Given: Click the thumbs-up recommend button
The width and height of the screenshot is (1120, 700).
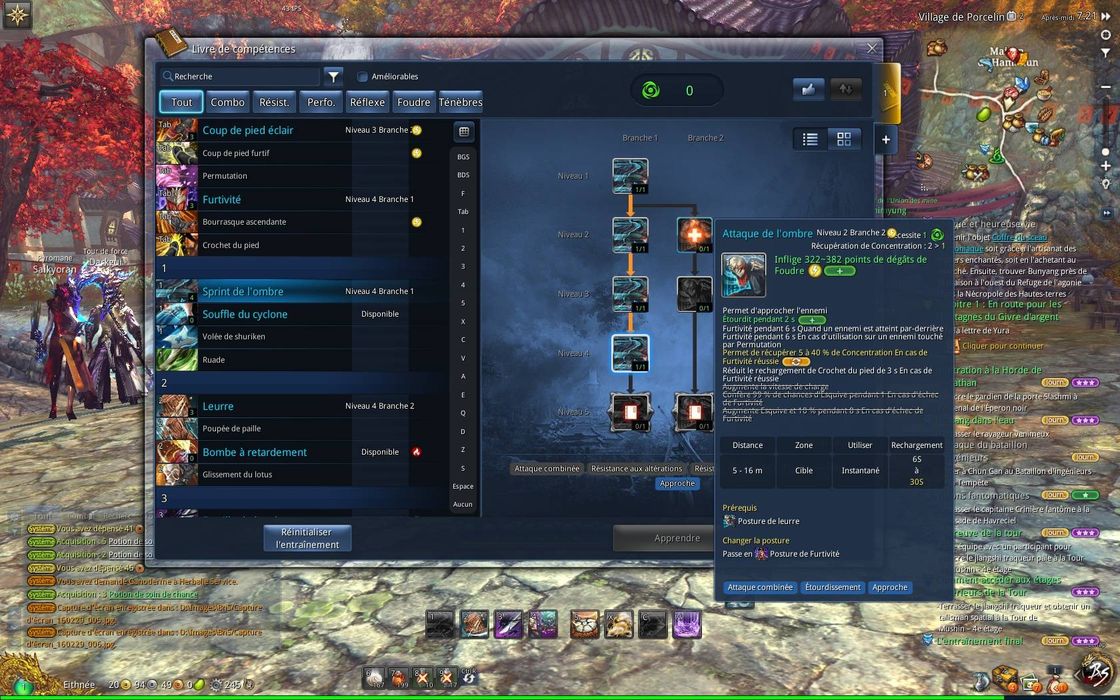Looking at the screenshot, I should point(808,89).
